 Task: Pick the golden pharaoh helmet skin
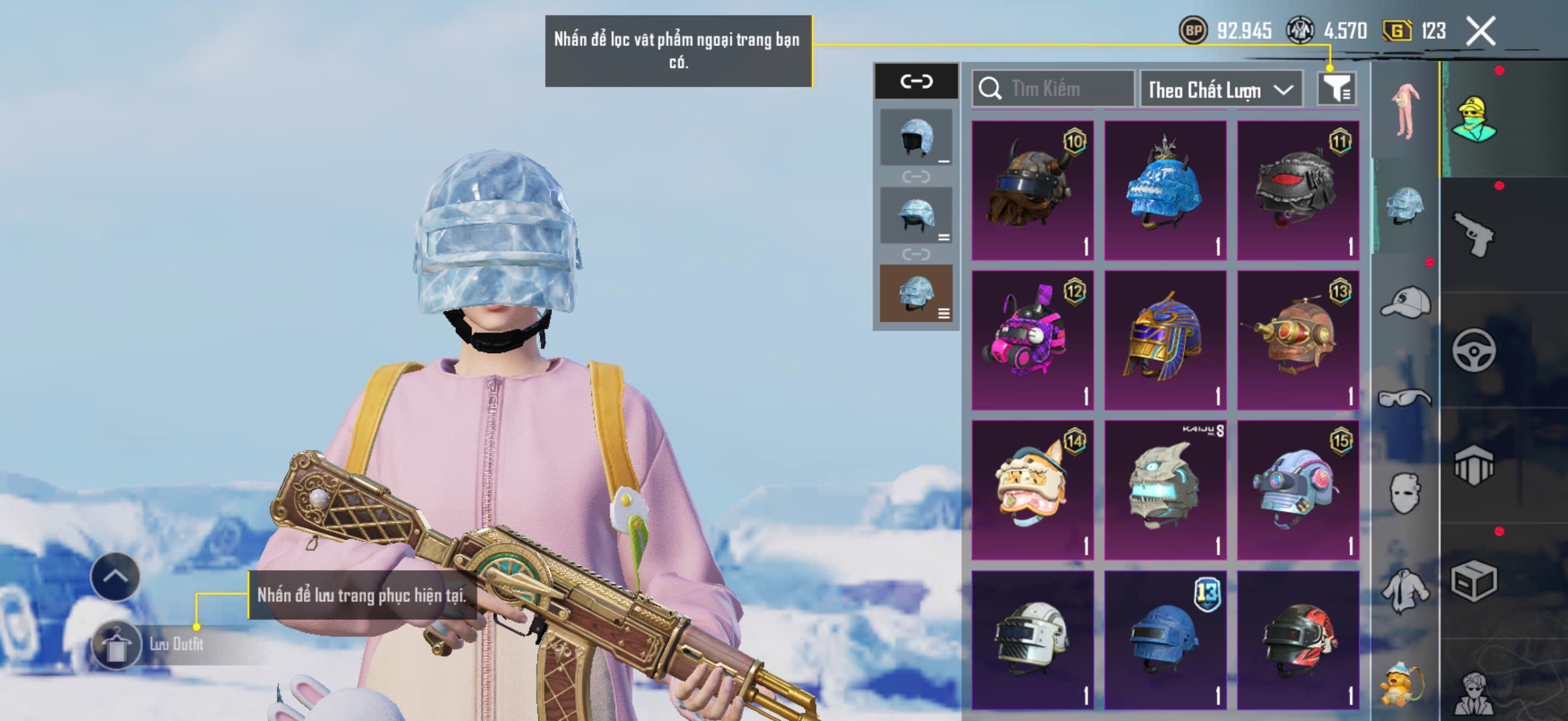tap(1165, 340)
